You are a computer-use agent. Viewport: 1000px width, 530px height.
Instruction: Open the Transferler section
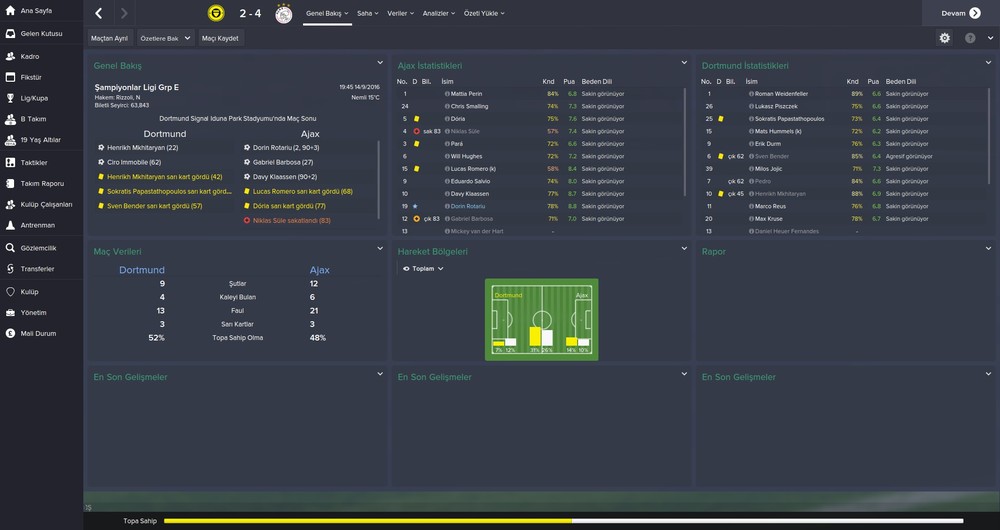point(37,269)
